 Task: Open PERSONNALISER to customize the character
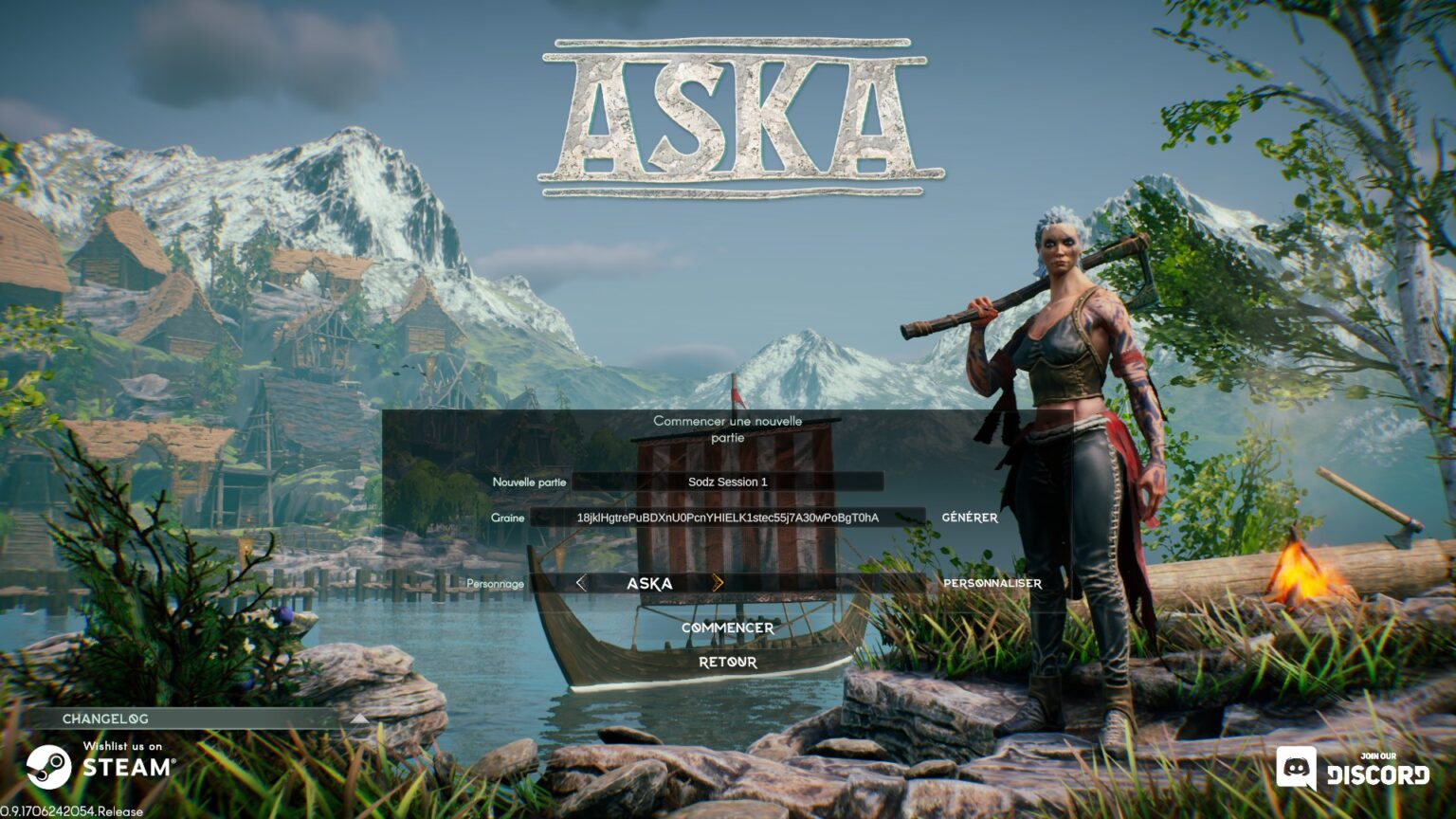coord(991,584)
